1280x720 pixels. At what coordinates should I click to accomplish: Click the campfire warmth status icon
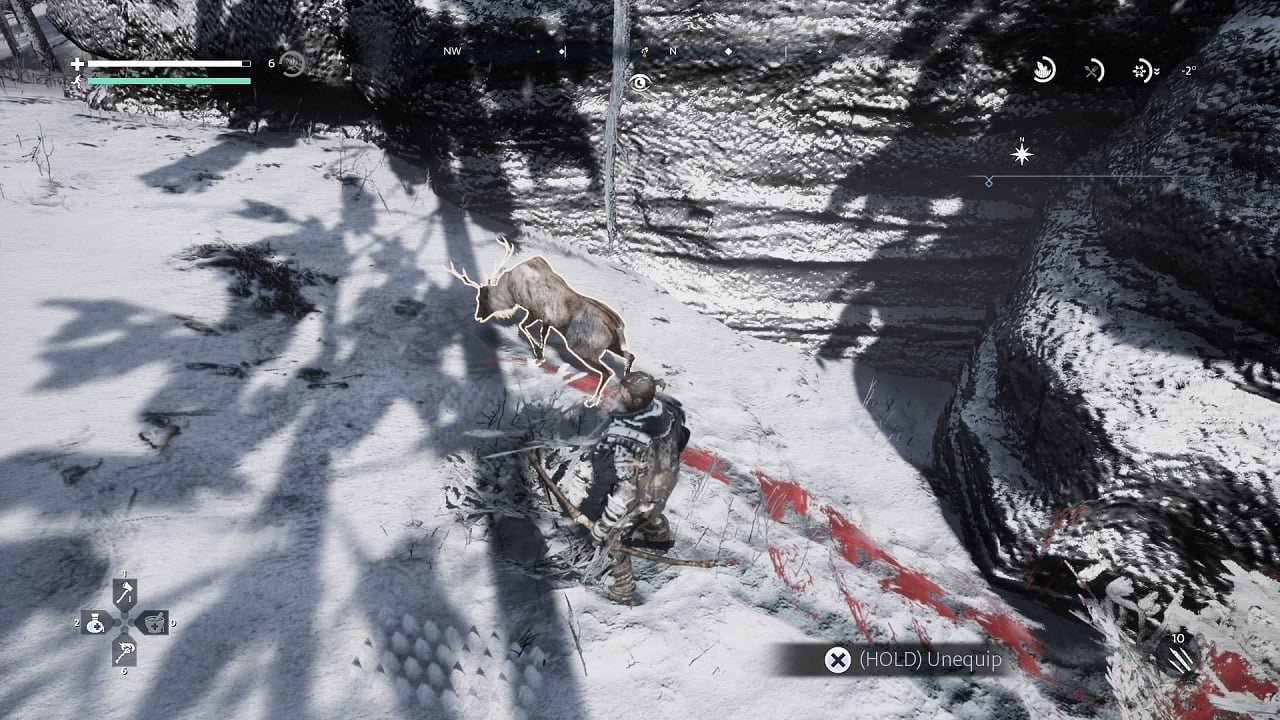(x=1044, y=70)
